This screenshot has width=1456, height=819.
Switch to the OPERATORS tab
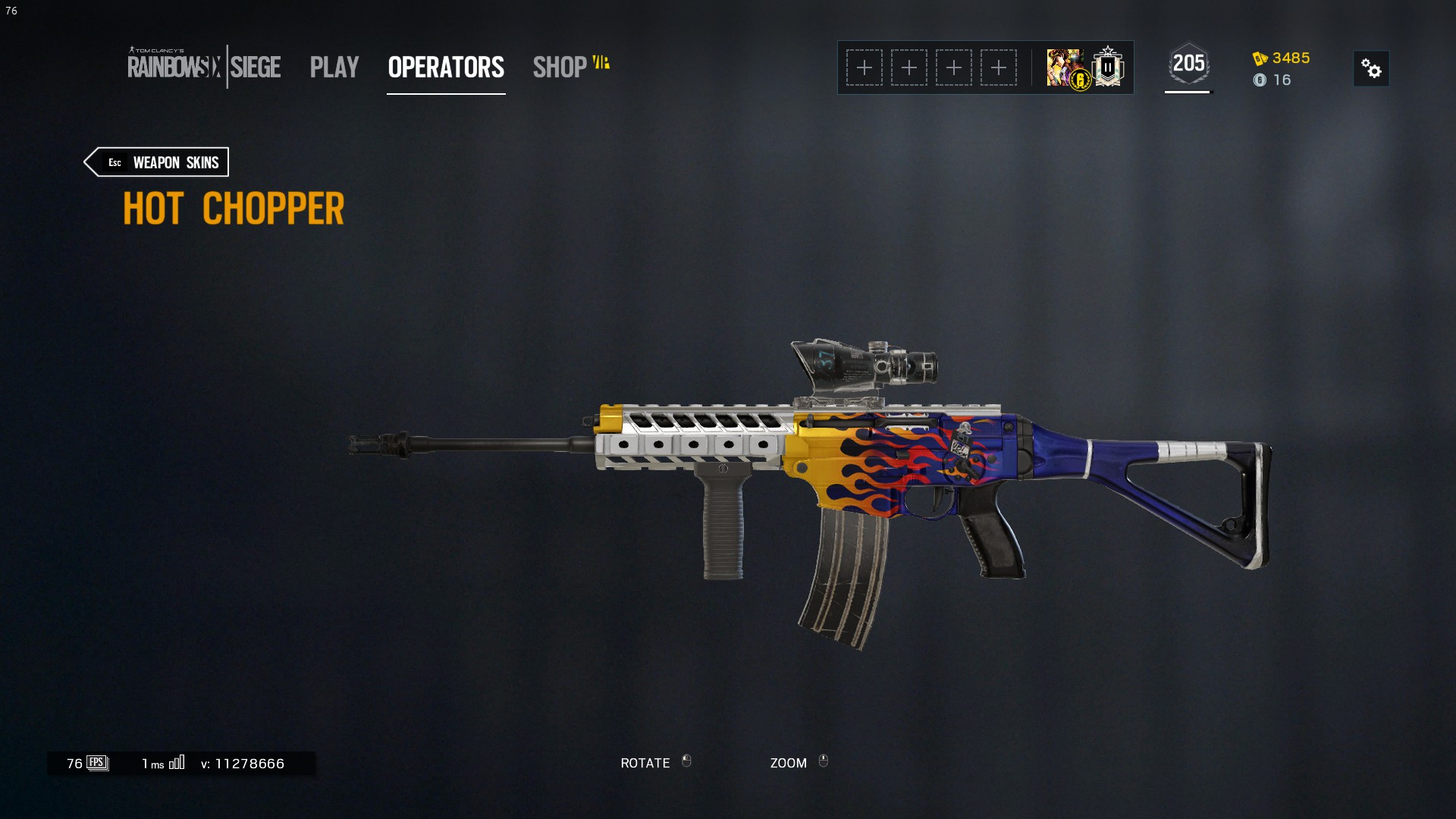(x=445, y=68)
